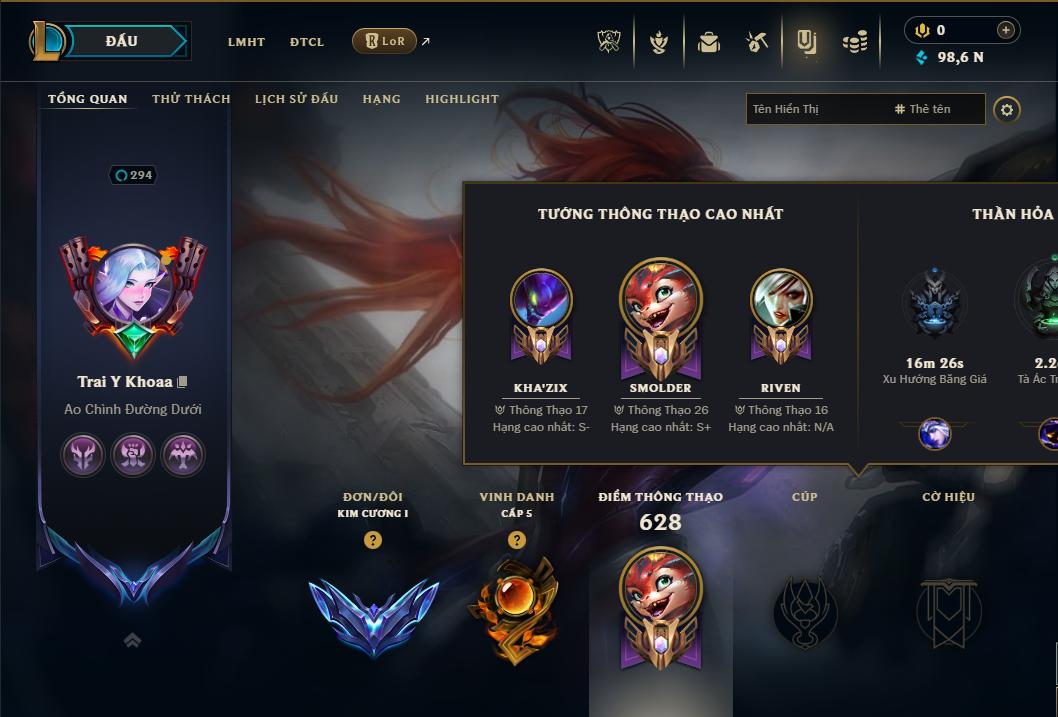Image resolution: width=1058 pixels, height=717 pixels.
Task: Open the HẠNG tab
Action: point(381,99)
